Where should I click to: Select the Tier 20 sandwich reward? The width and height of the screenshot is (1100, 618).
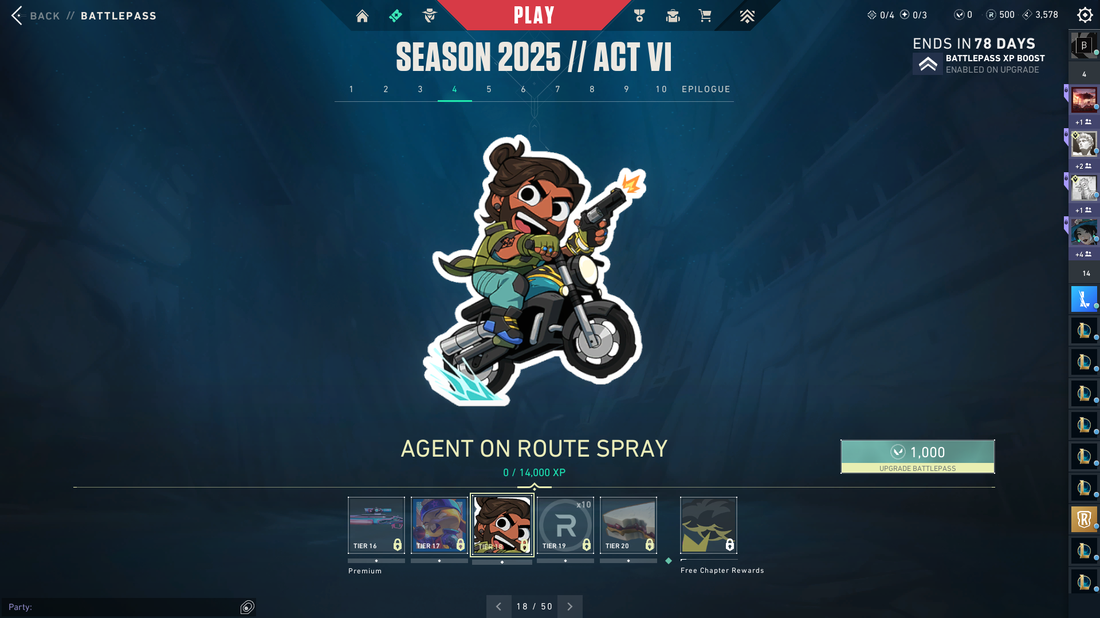click(x=628, y=526)
